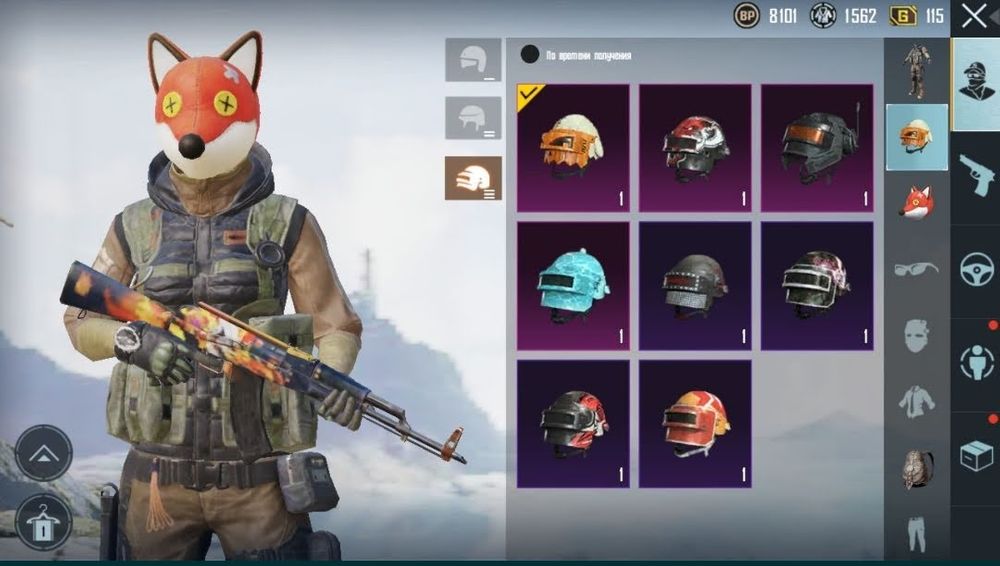The height and width of the screenshot is (566, 1000).
Task: Select the black and red striped helmet
Action: (573, 424)
